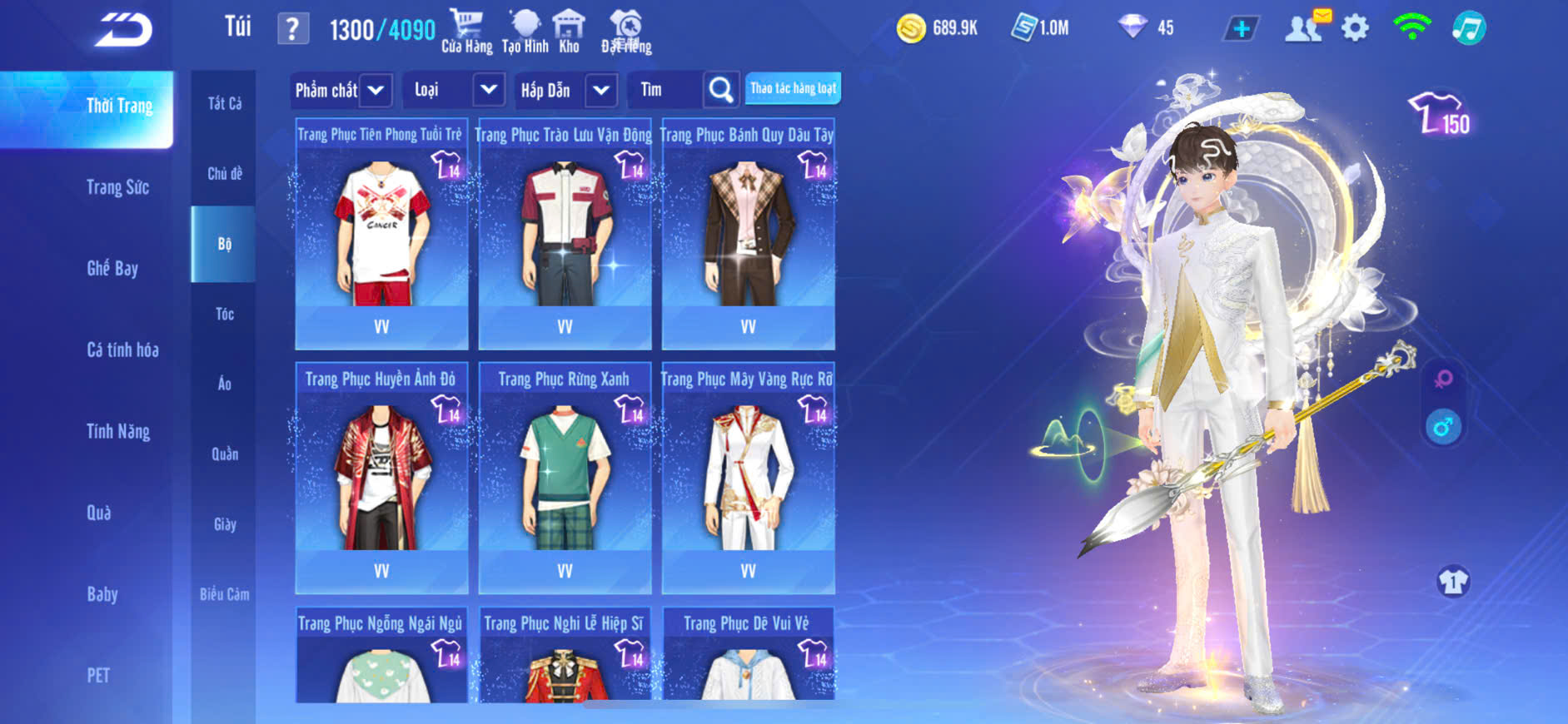The width and height of the screenshot is (1568, 724).
Task: Open the Cửa Hàng shop
Action: (466, 31)
